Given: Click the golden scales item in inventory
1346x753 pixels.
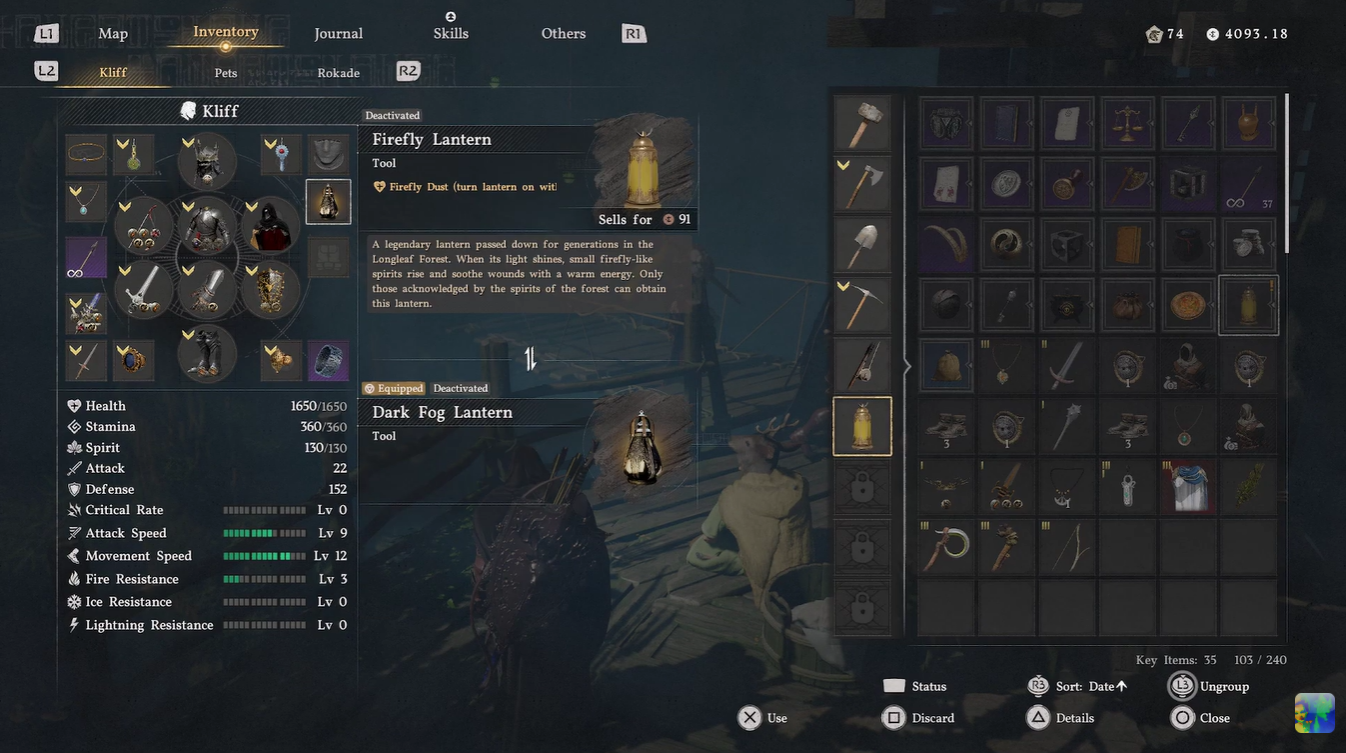Looking at the screenshot, I should (1127, 123).
